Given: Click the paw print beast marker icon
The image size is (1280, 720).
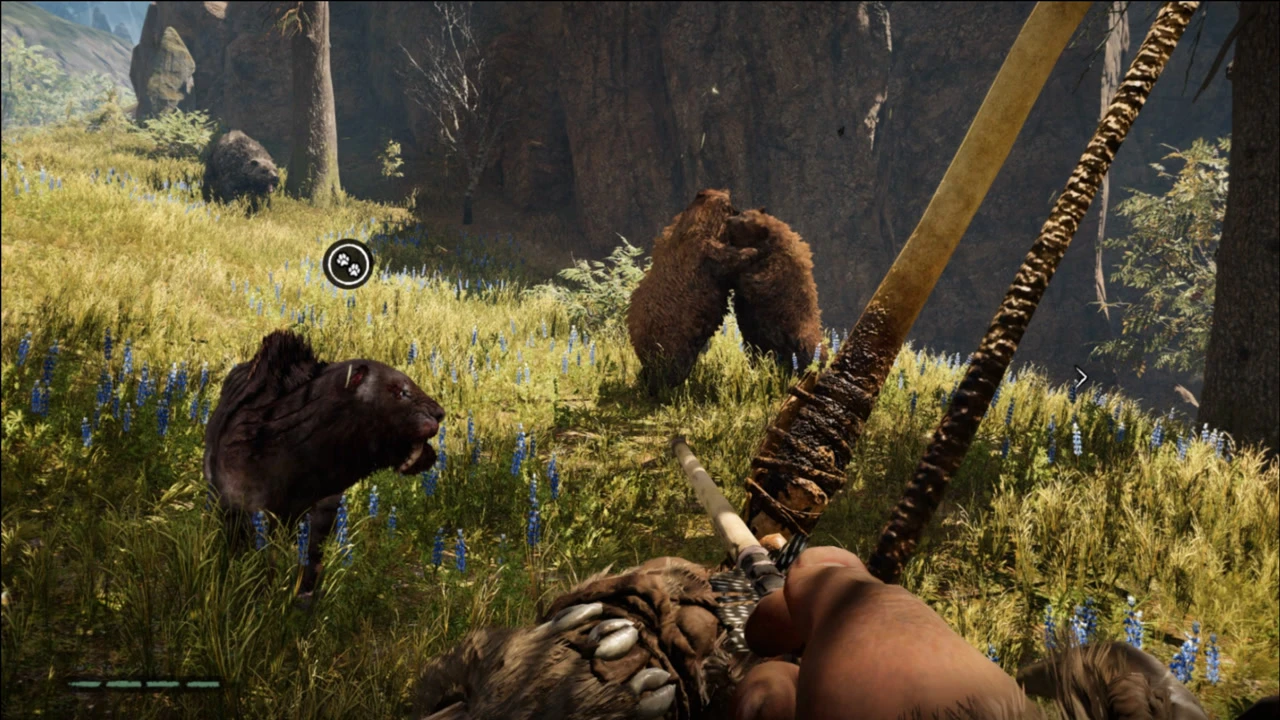Looking at the screenshot, I should coord(348,264).
